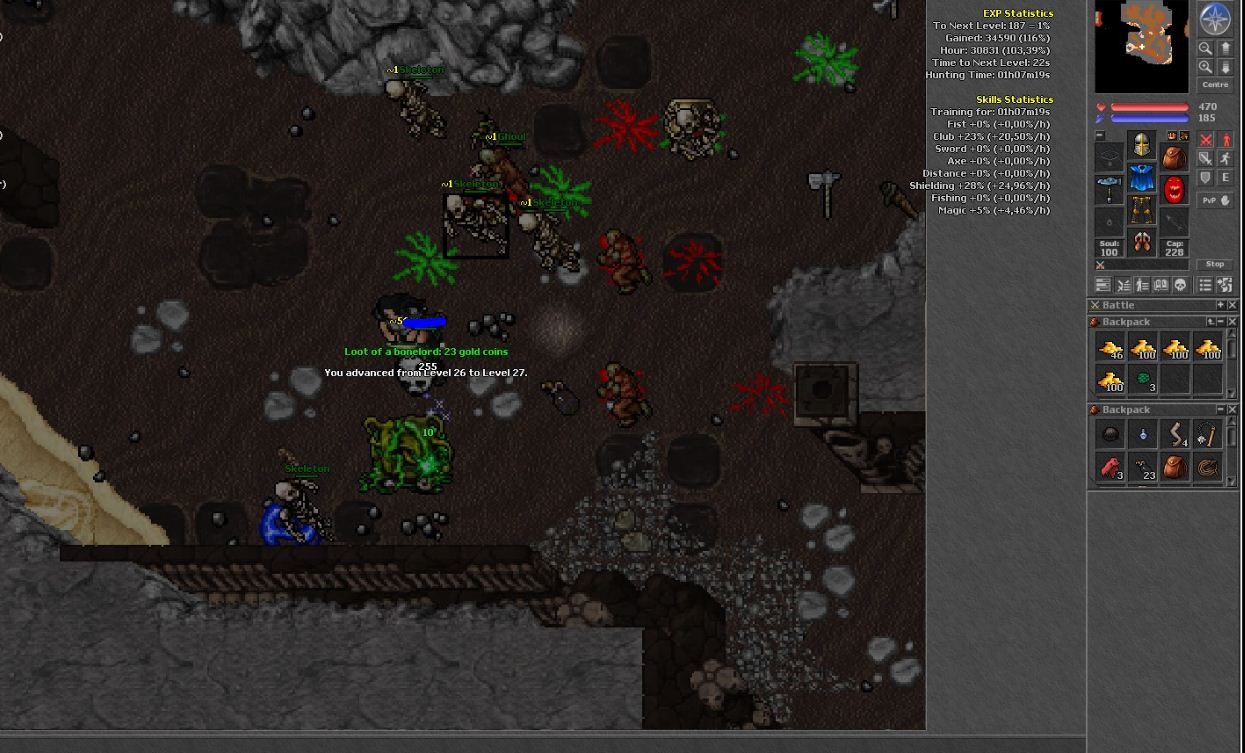Click the Stop button

coord(1215,264)
